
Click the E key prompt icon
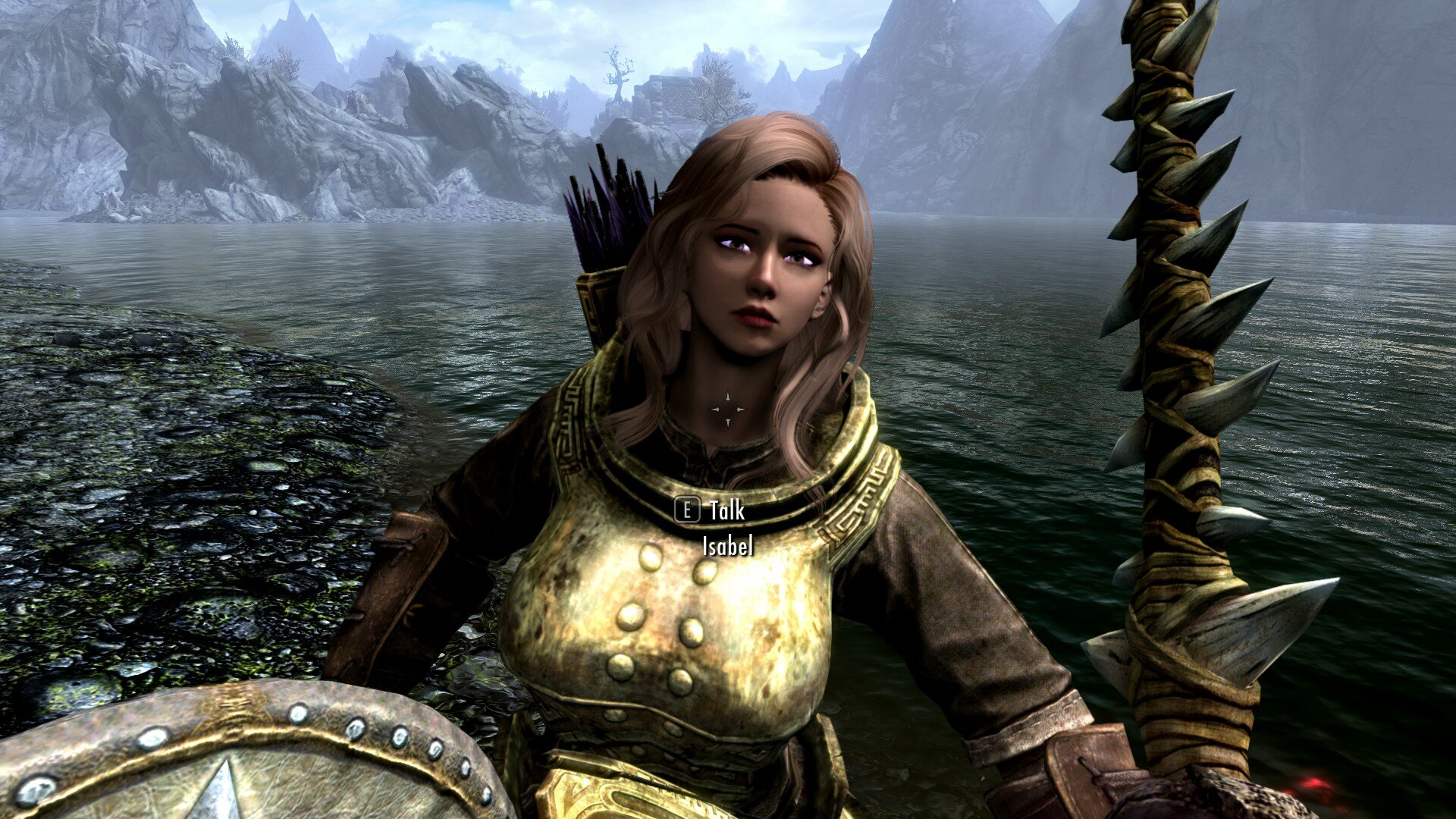(x=689, y=510)
